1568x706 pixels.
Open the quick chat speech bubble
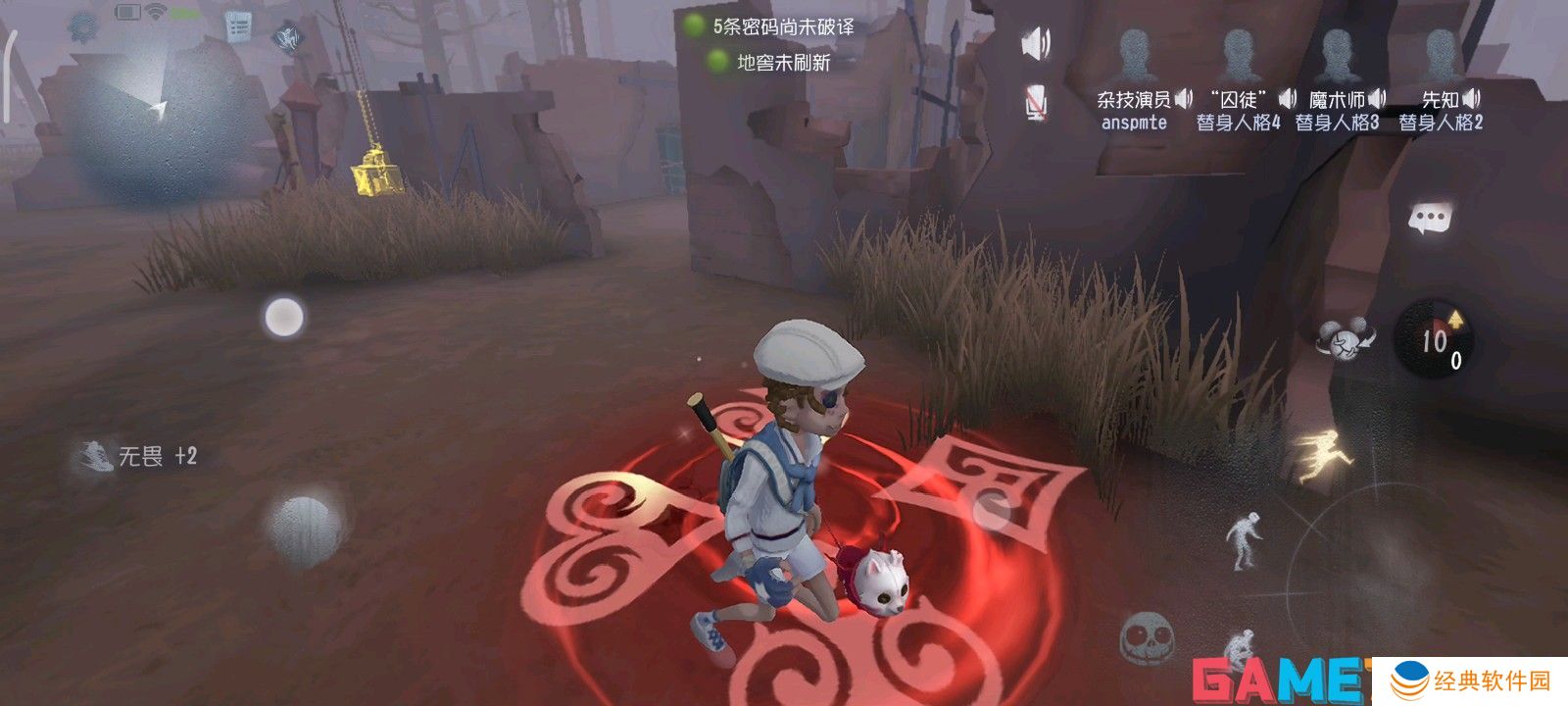[x=1429, y=219]
